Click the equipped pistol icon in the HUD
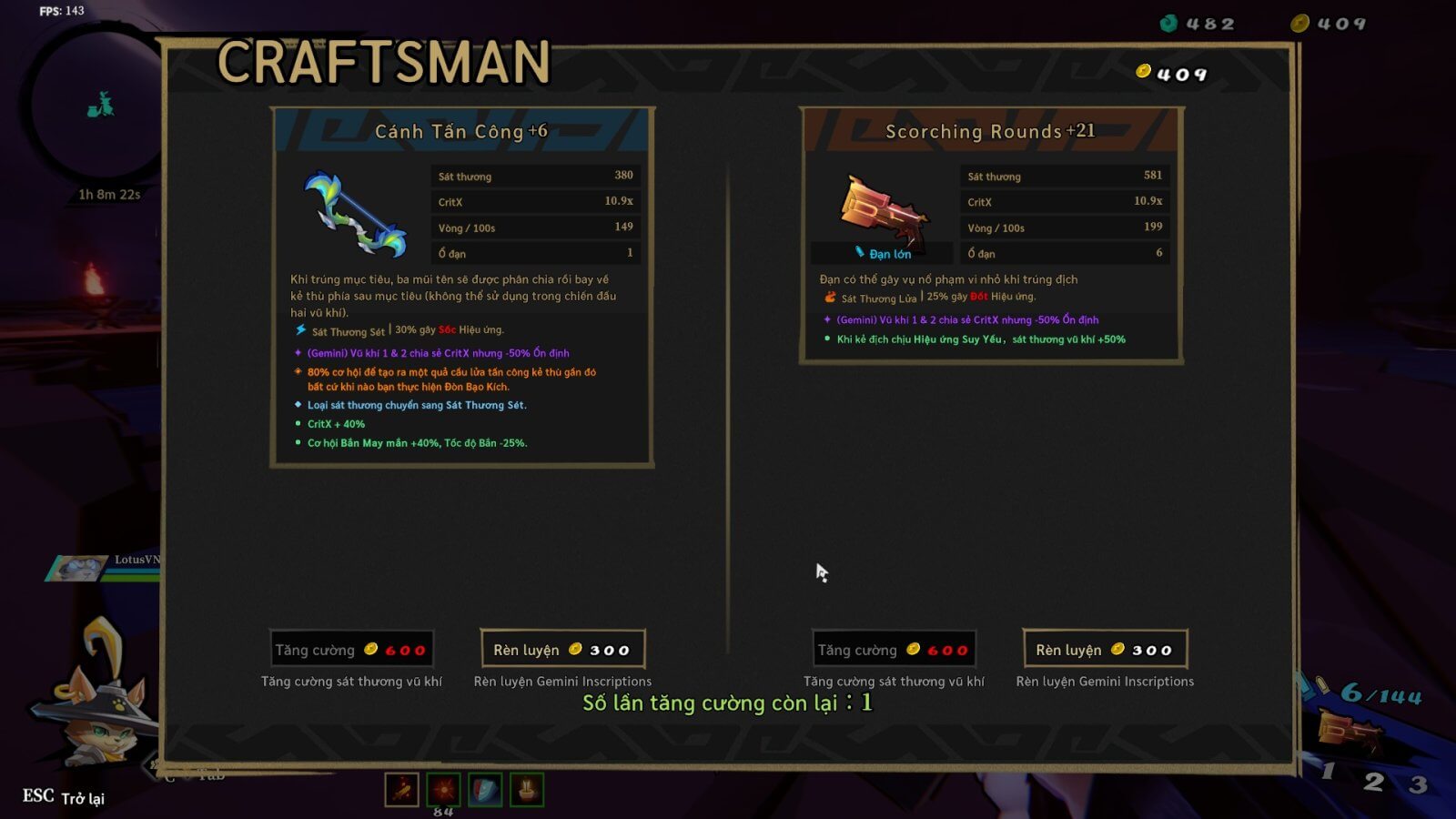This screenshot has width=1456, height=819. [1350, 731]
